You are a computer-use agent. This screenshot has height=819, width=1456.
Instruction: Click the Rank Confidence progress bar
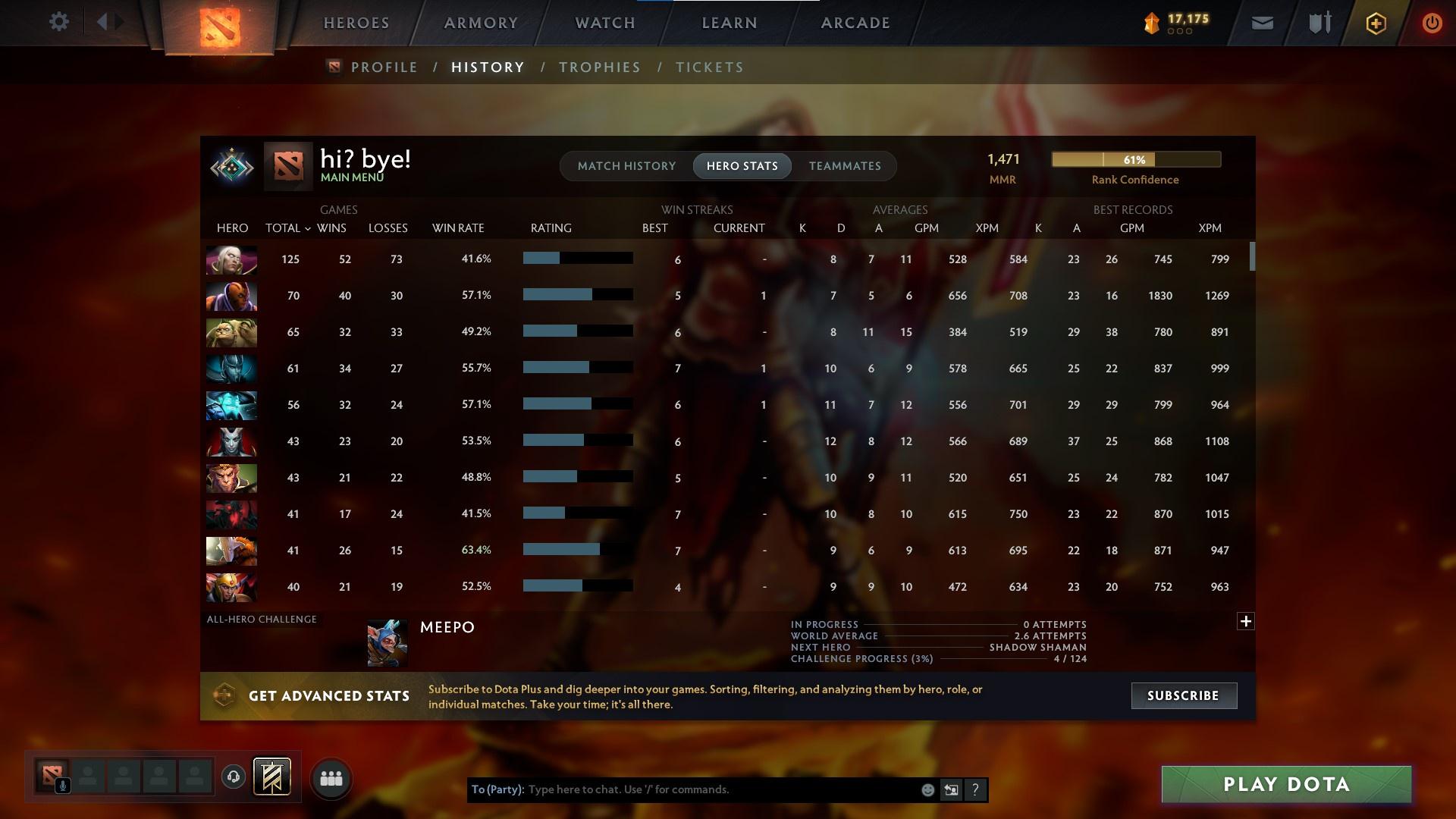[1135, 159]
